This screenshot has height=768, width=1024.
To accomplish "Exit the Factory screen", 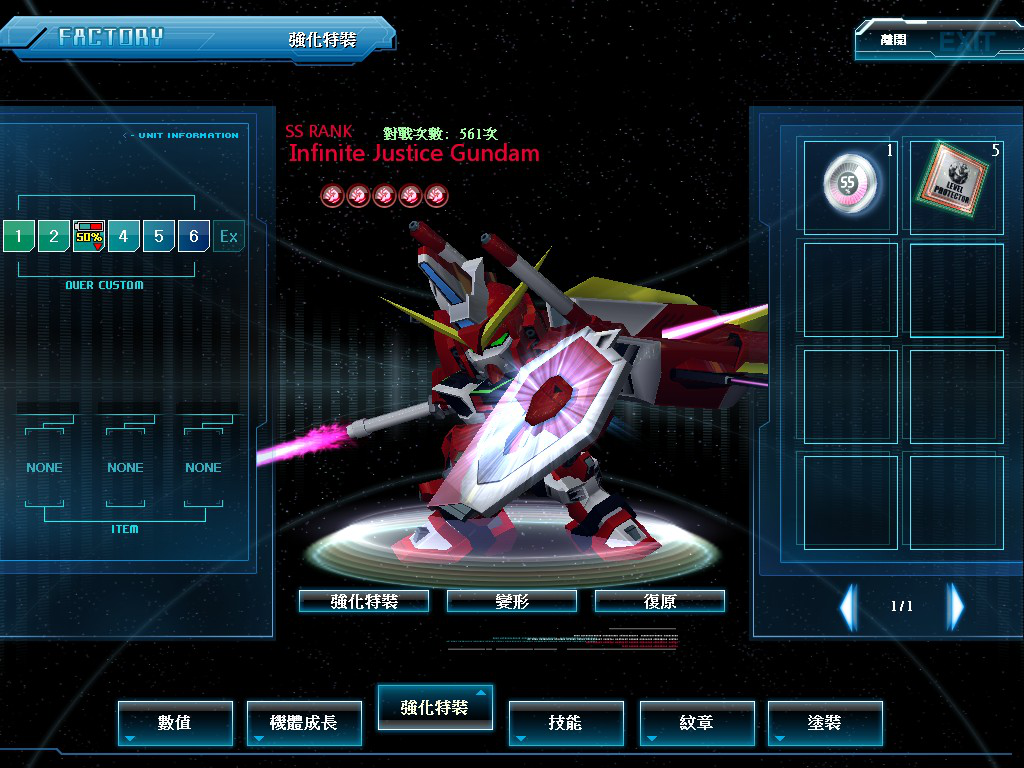I will pos(935,42).
